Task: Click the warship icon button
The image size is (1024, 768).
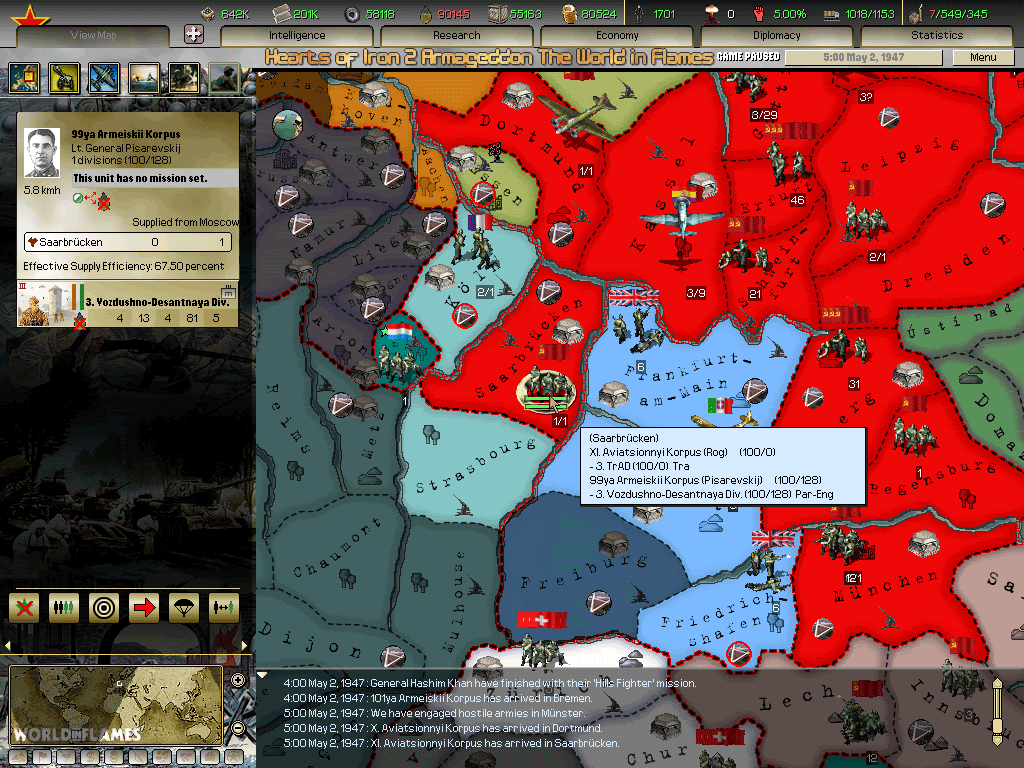Action: coord(143,77)
